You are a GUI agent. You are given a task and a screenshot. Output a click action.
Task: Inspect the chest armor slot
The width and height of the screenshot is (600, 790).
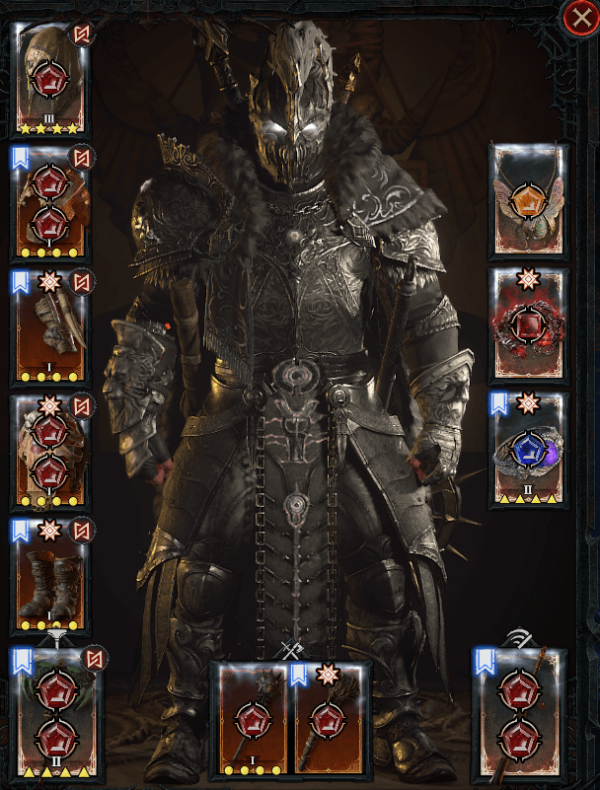click(x=50, y=203)
